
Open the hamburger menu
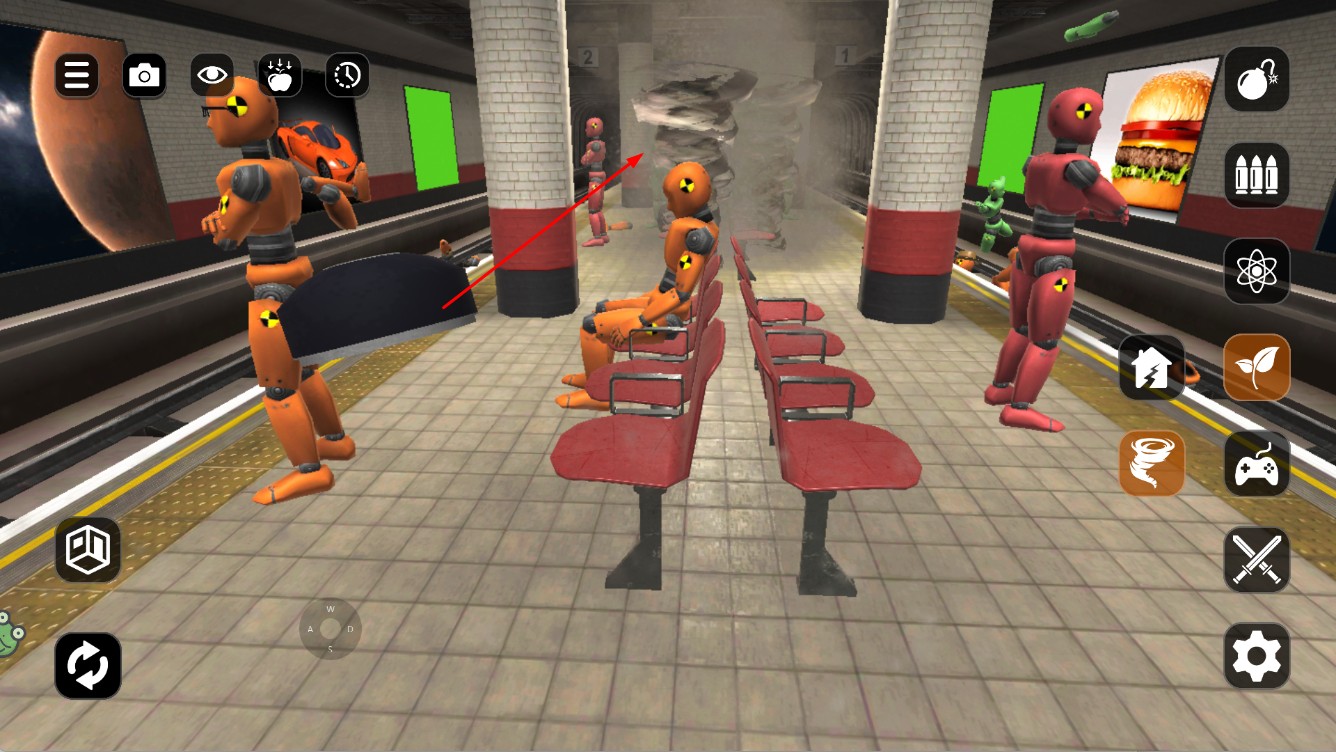tap(77, 75)
